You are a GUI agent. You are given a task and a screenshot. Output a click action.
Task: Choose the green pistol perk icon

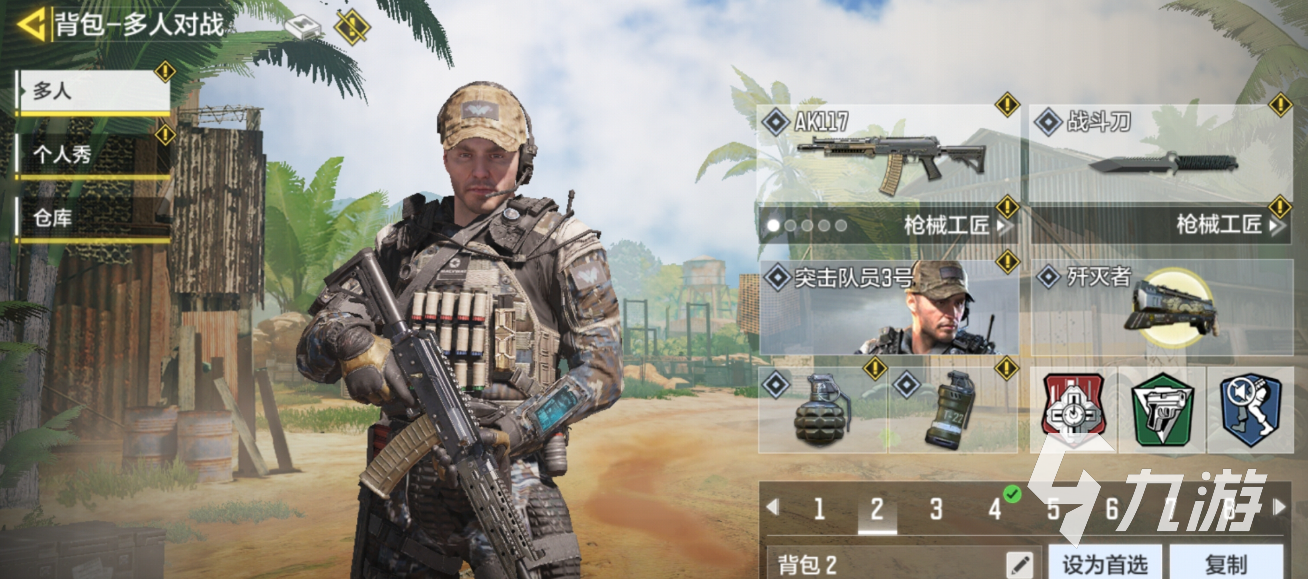point(1161,409)
